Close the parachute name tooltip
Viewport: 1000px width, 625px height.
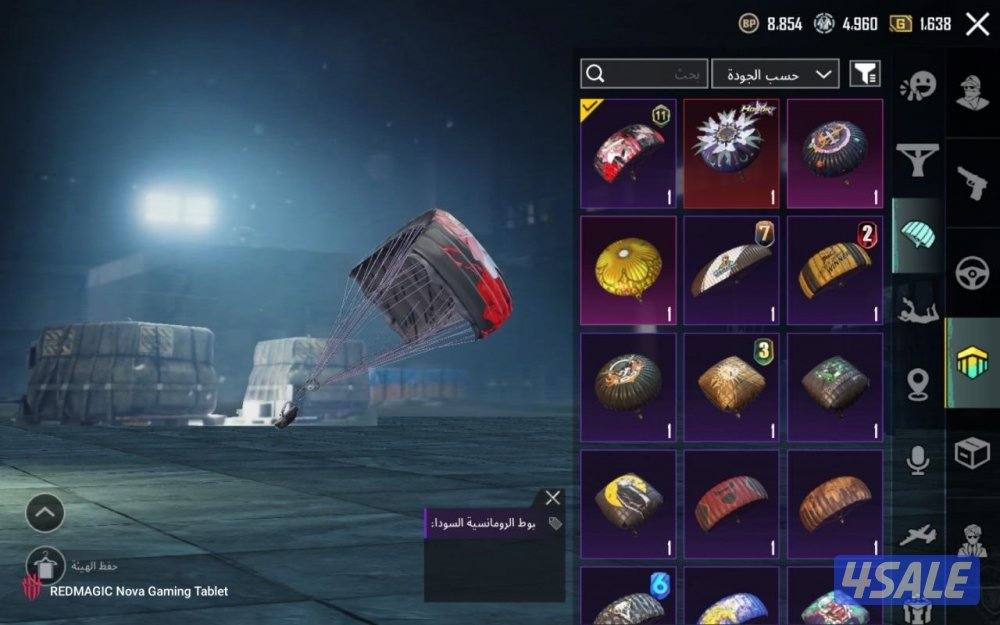point(553,498)
